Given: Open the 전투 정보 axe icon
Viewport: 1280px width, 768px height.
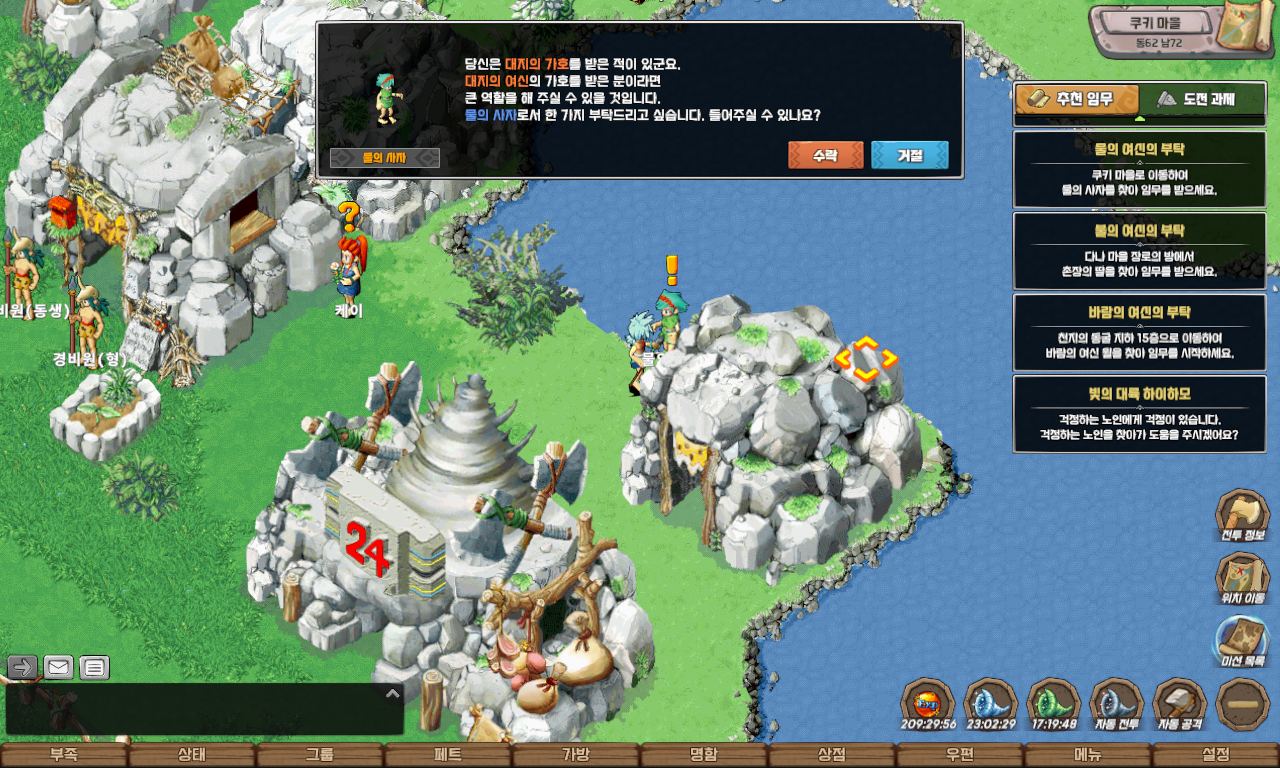Looking at the screenshot, I should point(1242,515).
